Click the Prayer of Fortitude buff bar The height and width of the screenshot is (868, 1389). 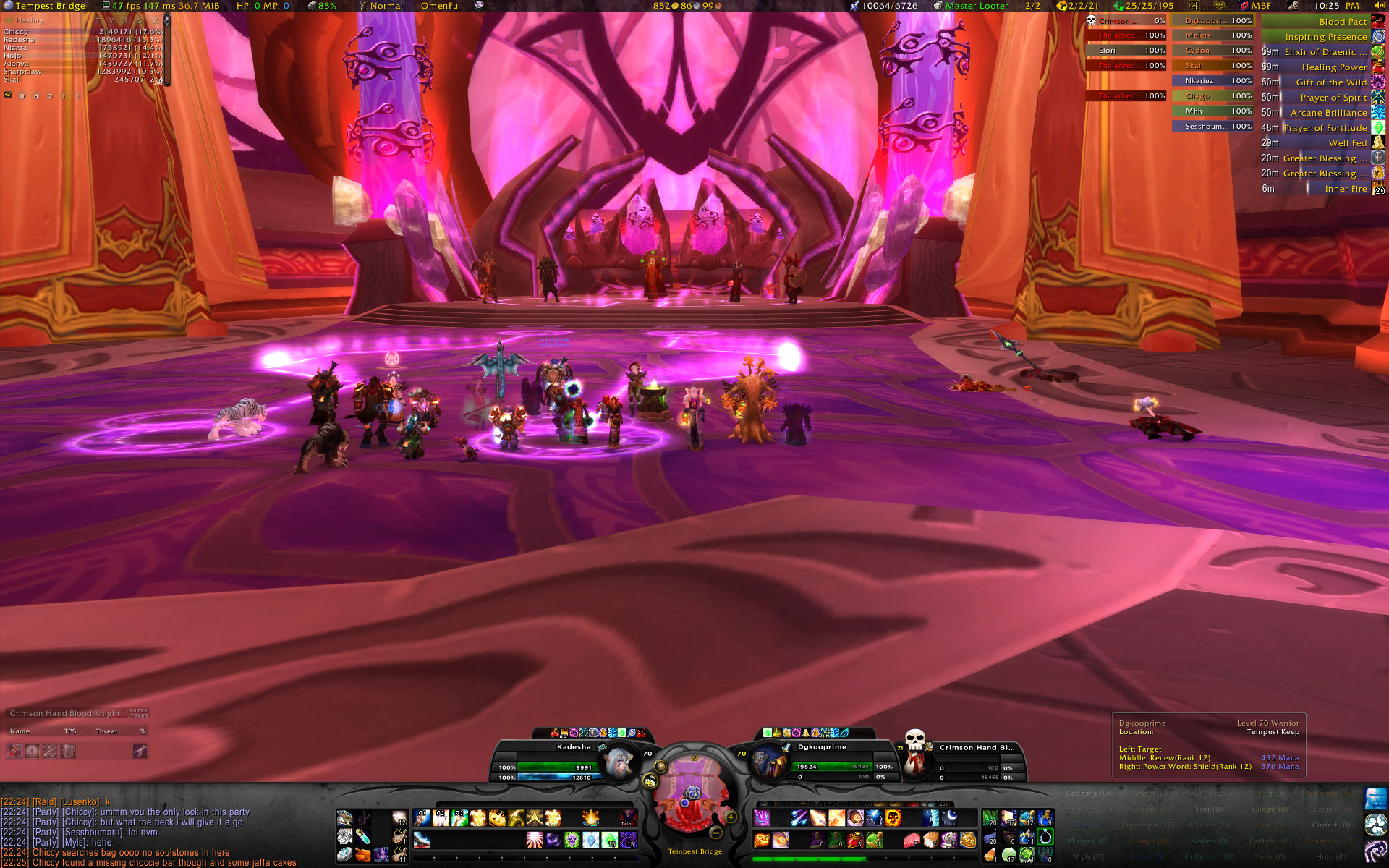tap(1325, 128)
